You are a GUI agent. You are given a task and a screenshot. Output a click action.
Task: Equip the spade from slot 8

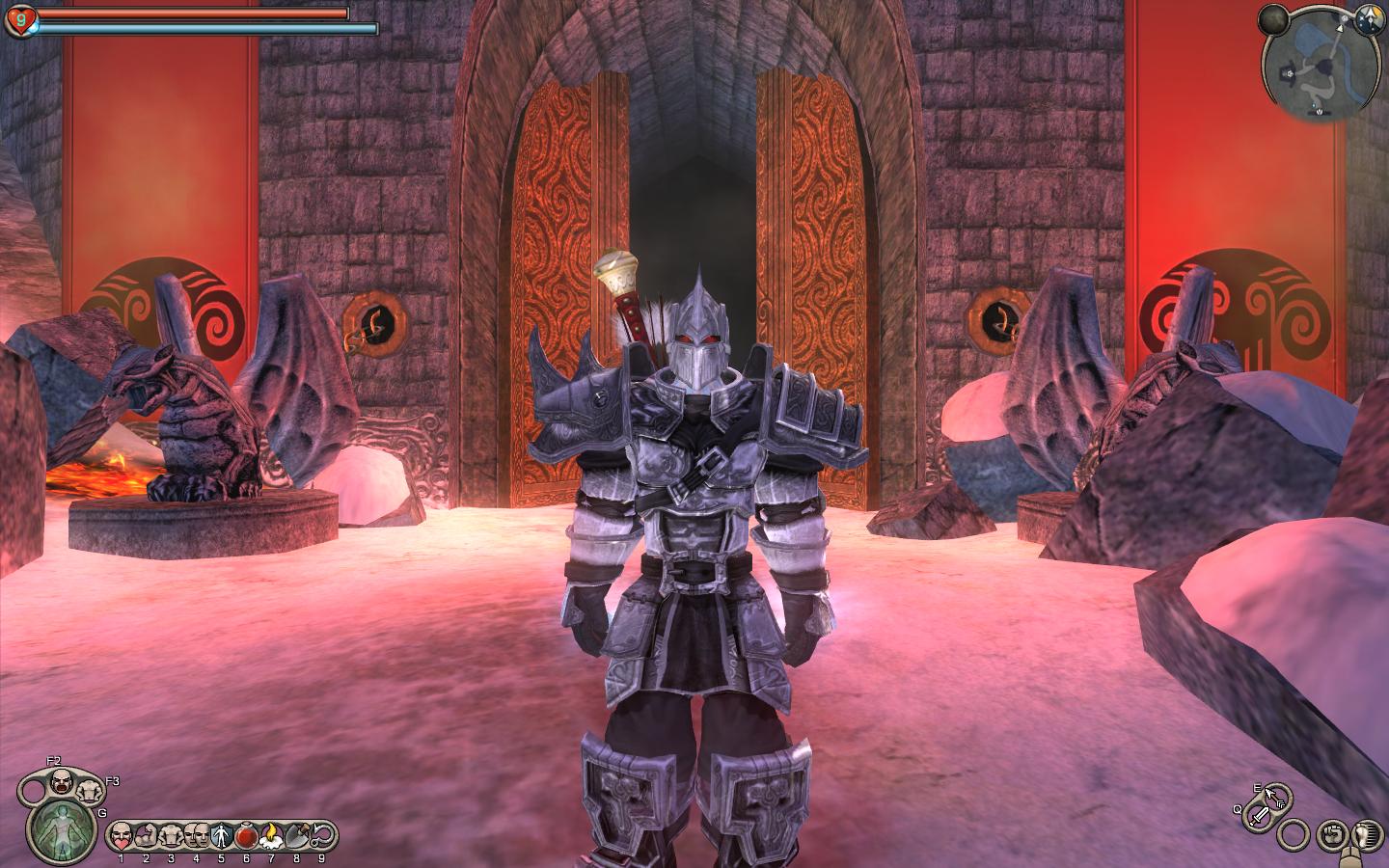(x=296, y=833)
